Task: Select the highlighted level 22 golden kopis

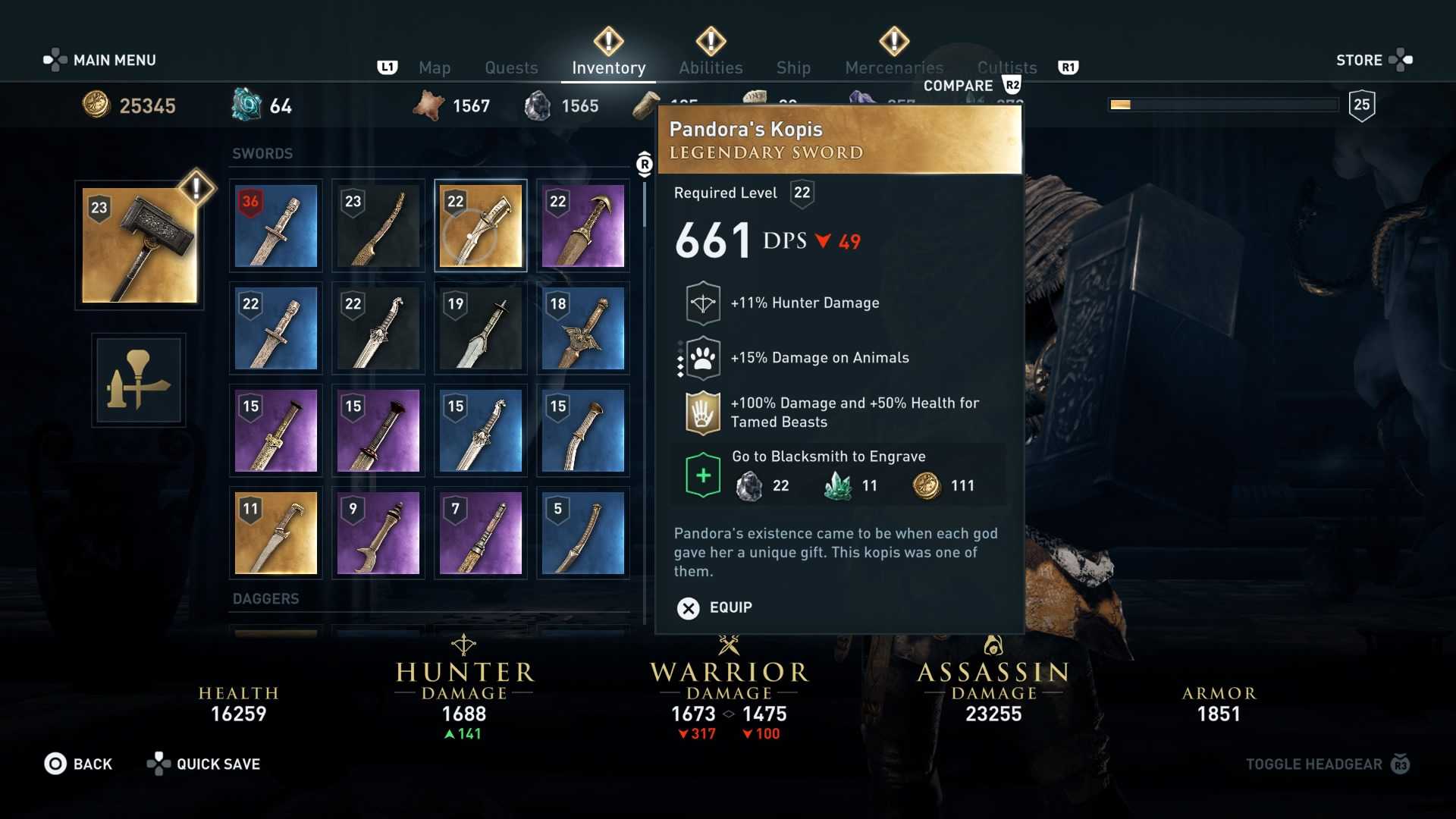Action: (x=481, y=226)
